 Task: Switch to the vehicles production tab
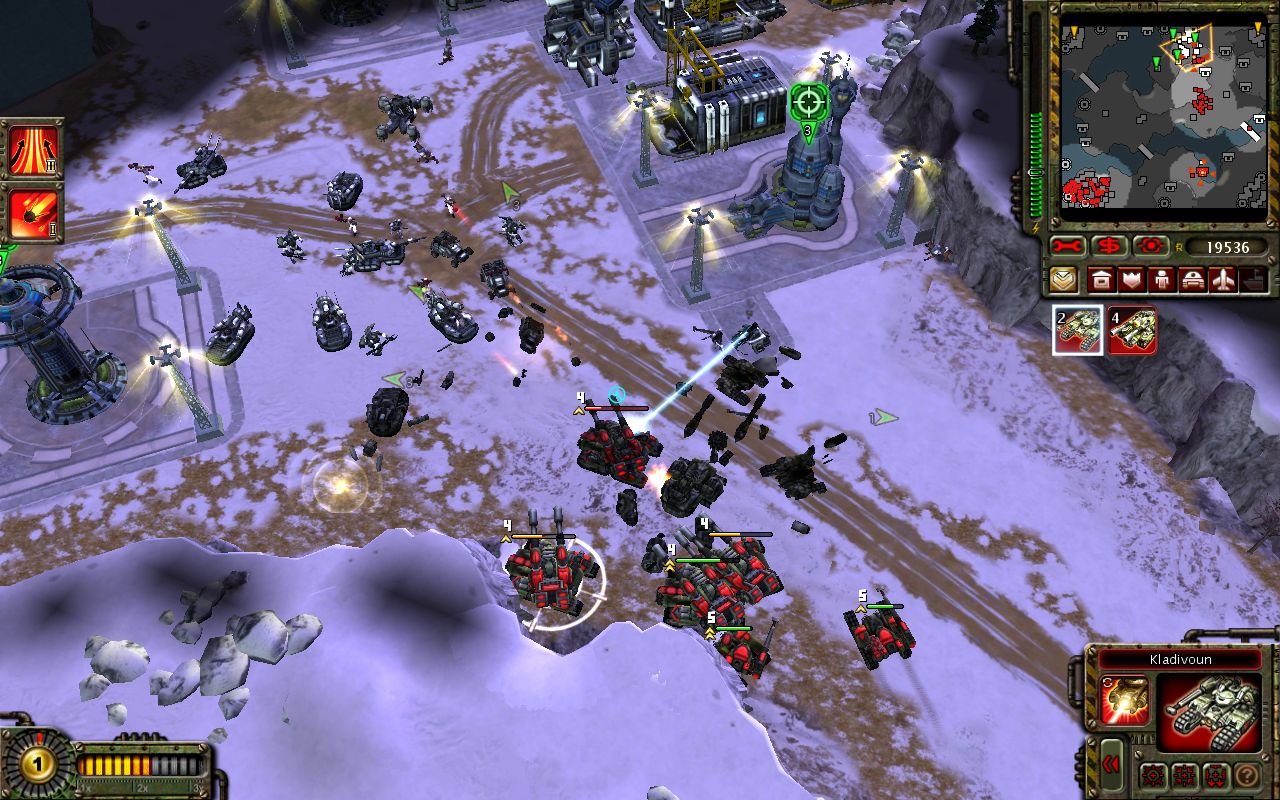point(1193,280)
